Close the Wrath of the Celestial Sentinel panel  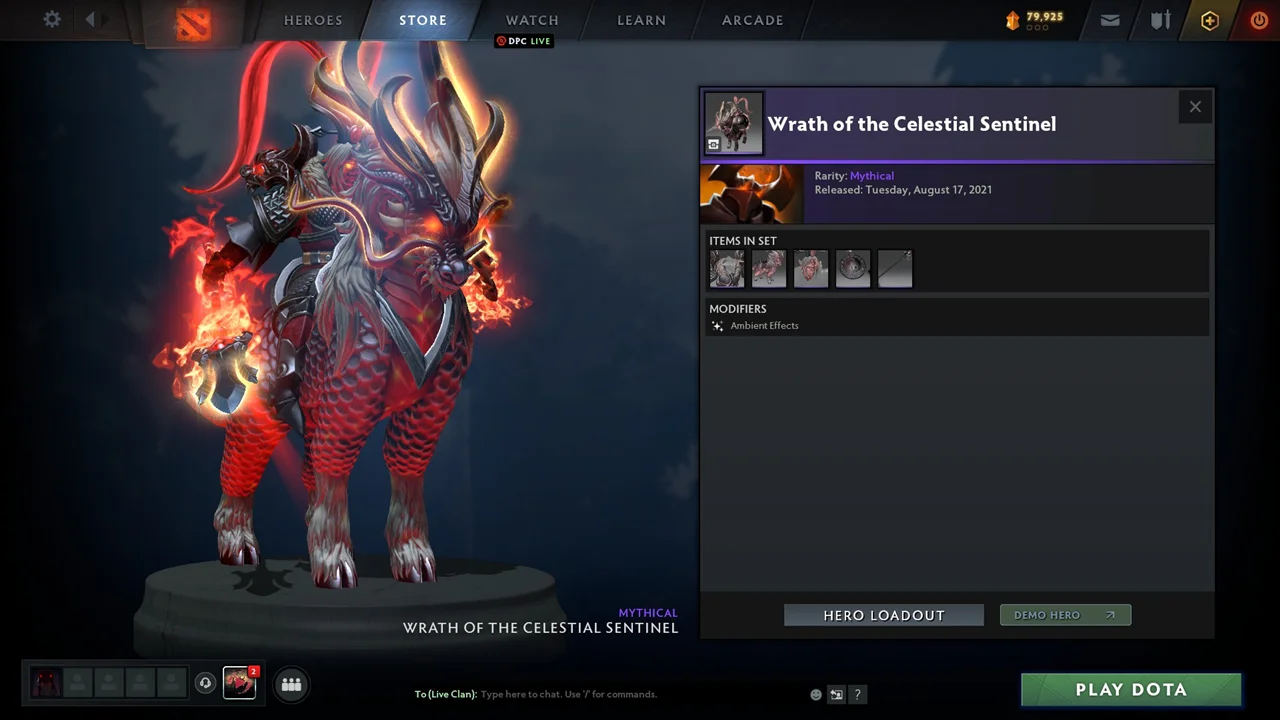tap(1195, 107)
